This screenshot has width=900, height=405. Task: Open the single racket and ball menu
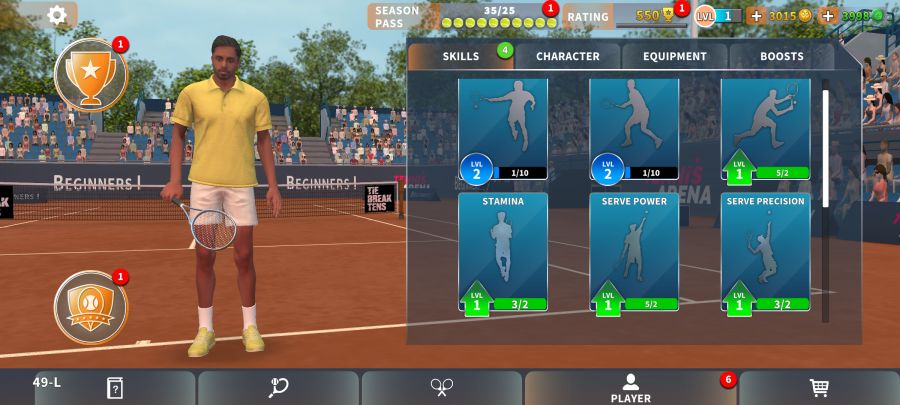278,388
